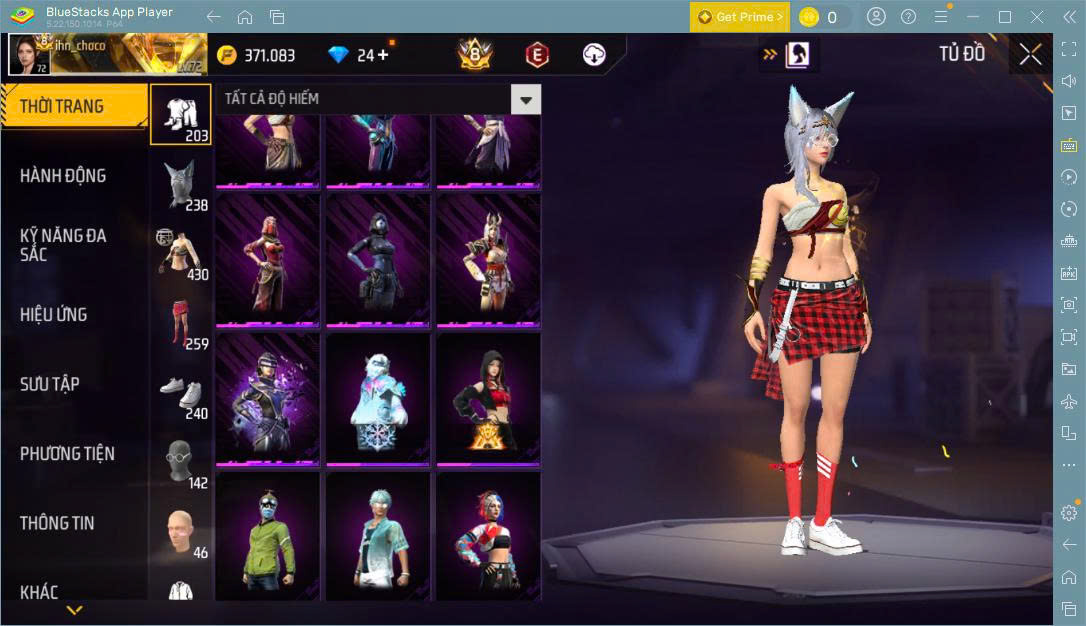Close the Tủ Đồ wardrobe screen
Screen dimensions: 1086x626
(1030, 54)
